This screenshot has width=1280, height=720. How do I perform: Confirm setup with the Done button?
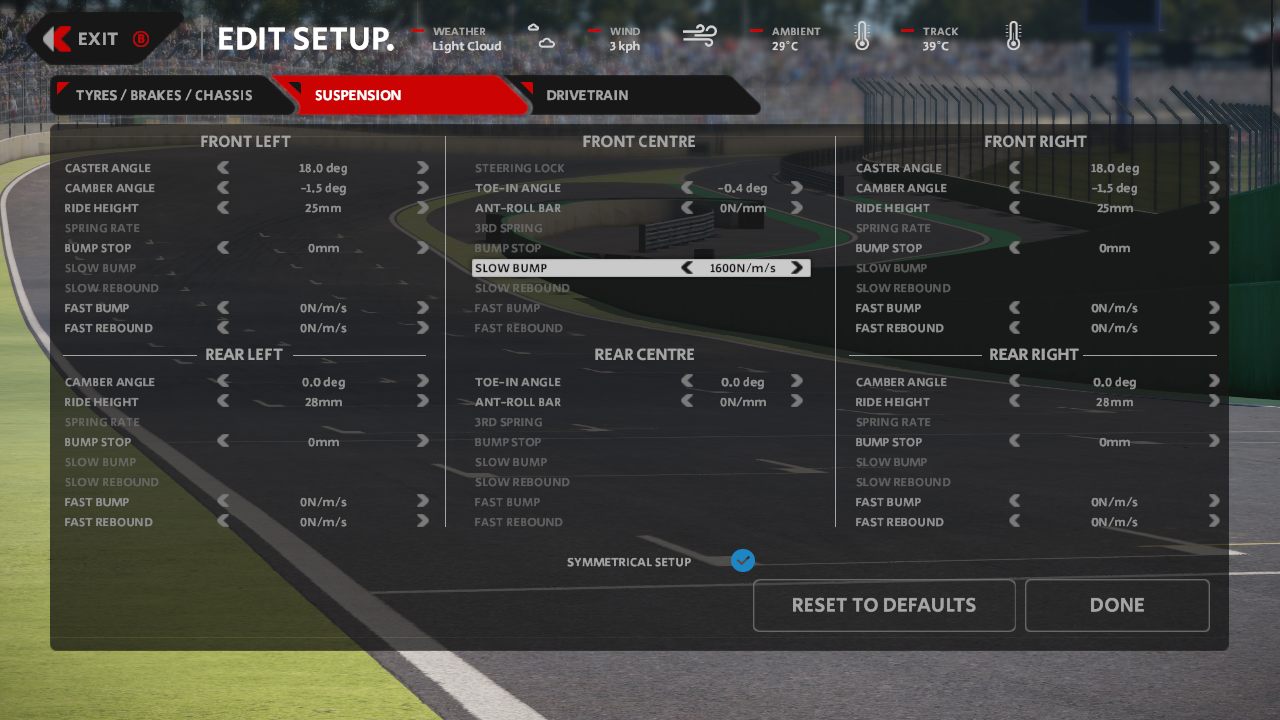pyautogui.click(x=1117, y=605)
